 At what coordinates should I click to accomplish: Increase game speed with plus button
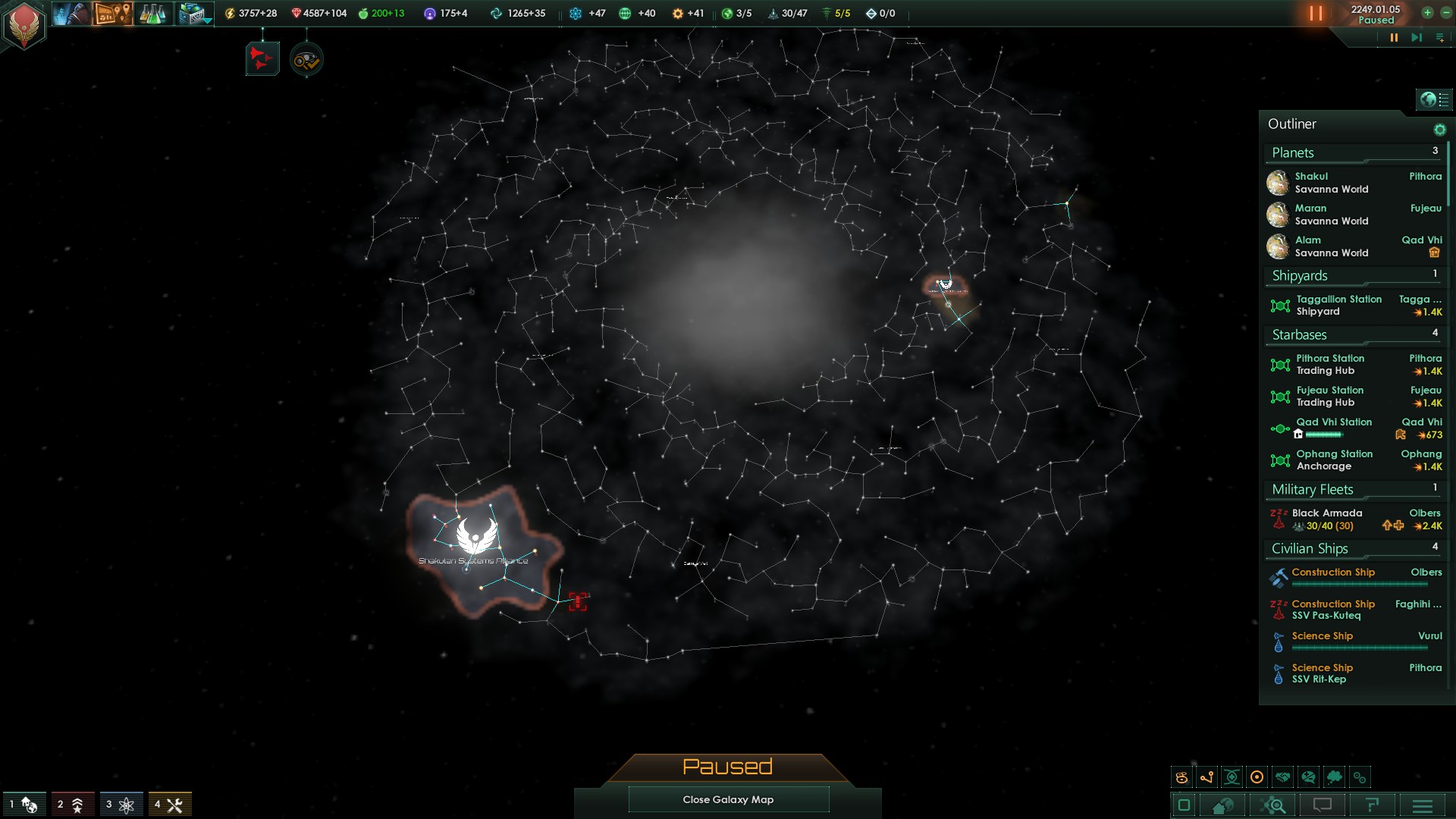pyautogui.click(x=1427, y=13)
